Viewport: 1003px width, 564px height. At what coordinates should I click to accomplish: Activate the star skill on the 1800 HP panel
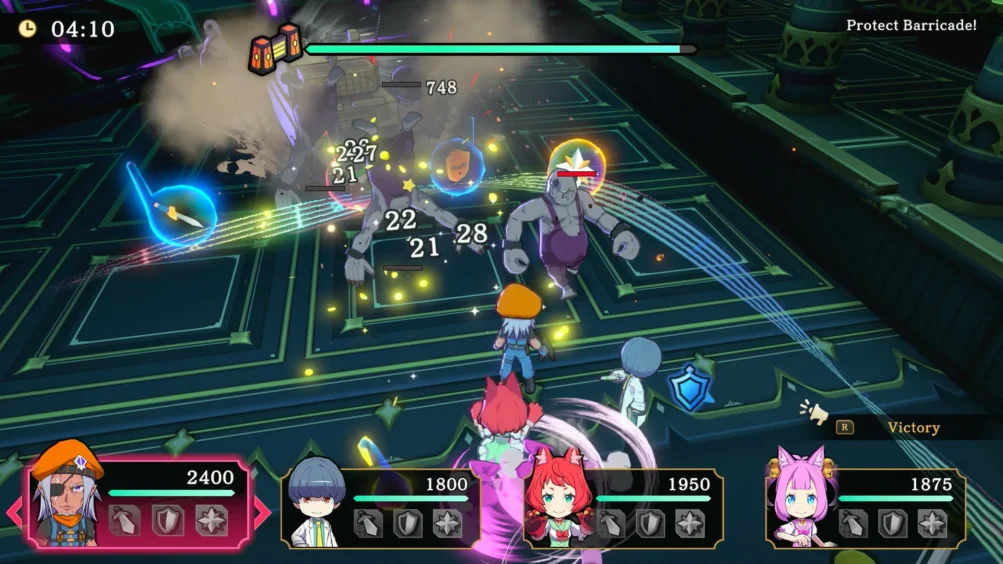click(x=447, y=523)
